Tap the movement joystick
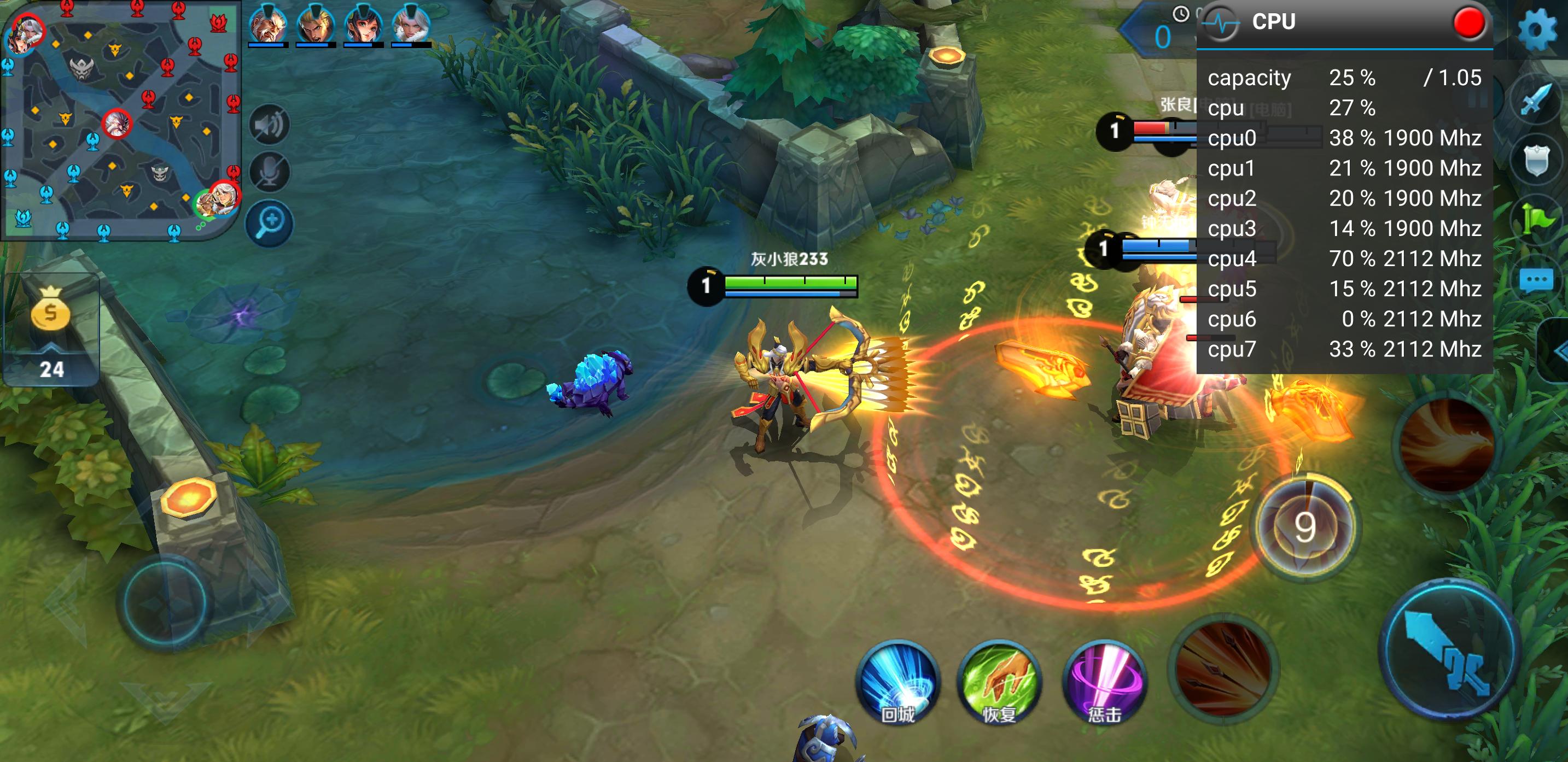This screenshot has width=1568, height=762. [165, 602]
